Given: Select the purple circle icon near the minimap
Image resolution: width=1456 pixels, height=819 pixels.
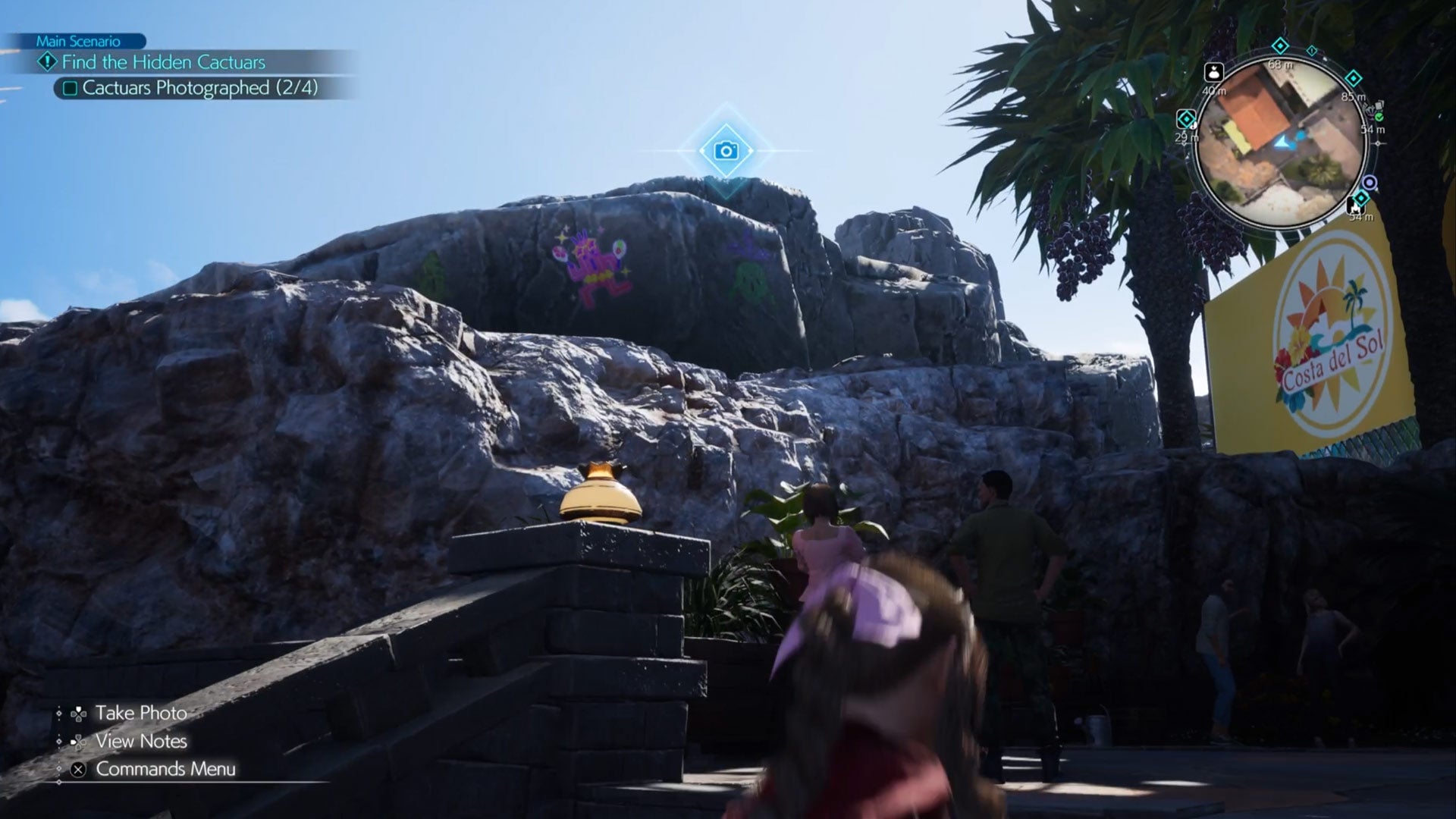Looking at the screenshot, I should 1370,184.
